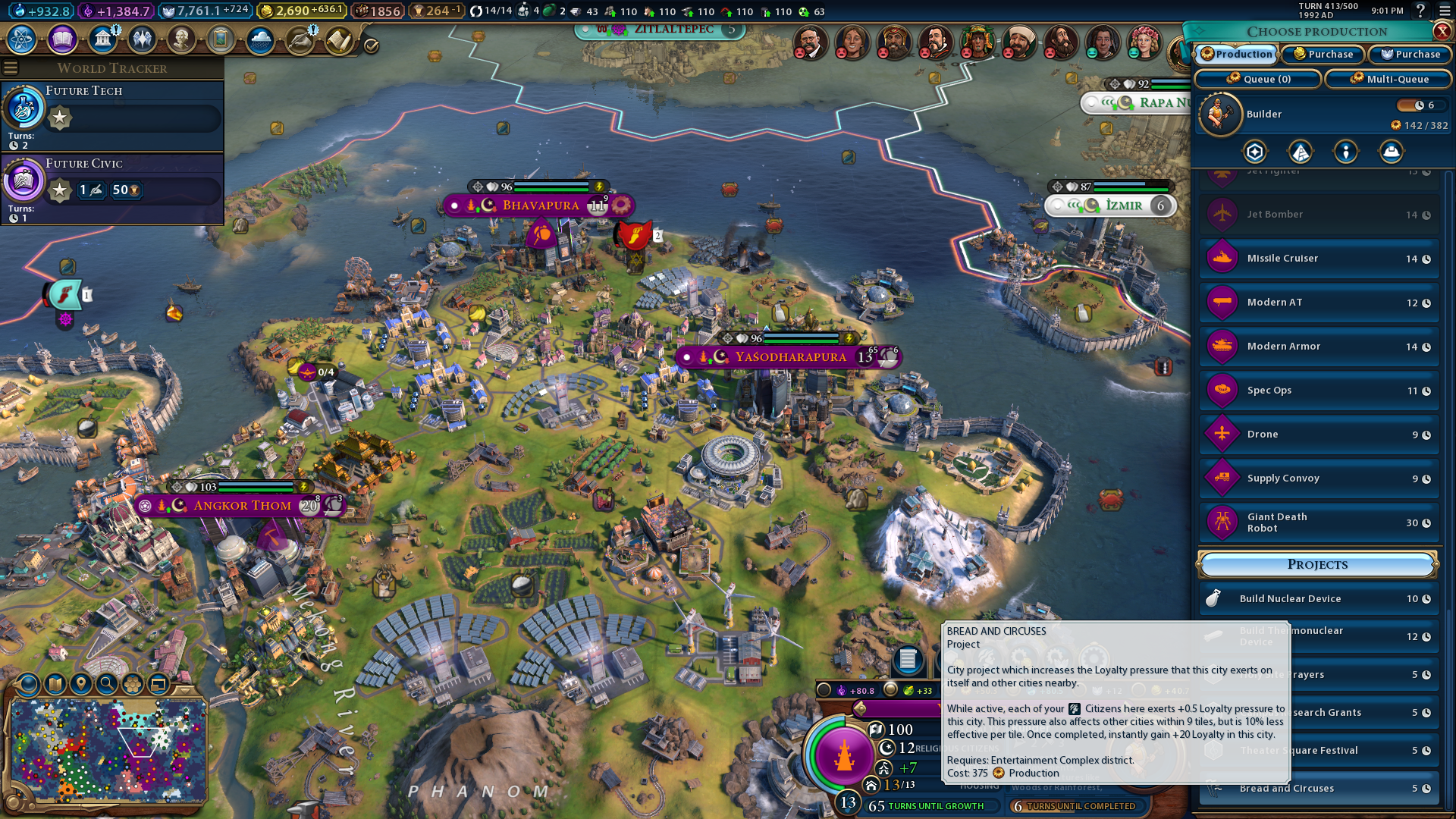Viewport: 1456px width, 819px height.
Task: Enable Multi-Queue mode
Action: click(x=1389, y=79)
